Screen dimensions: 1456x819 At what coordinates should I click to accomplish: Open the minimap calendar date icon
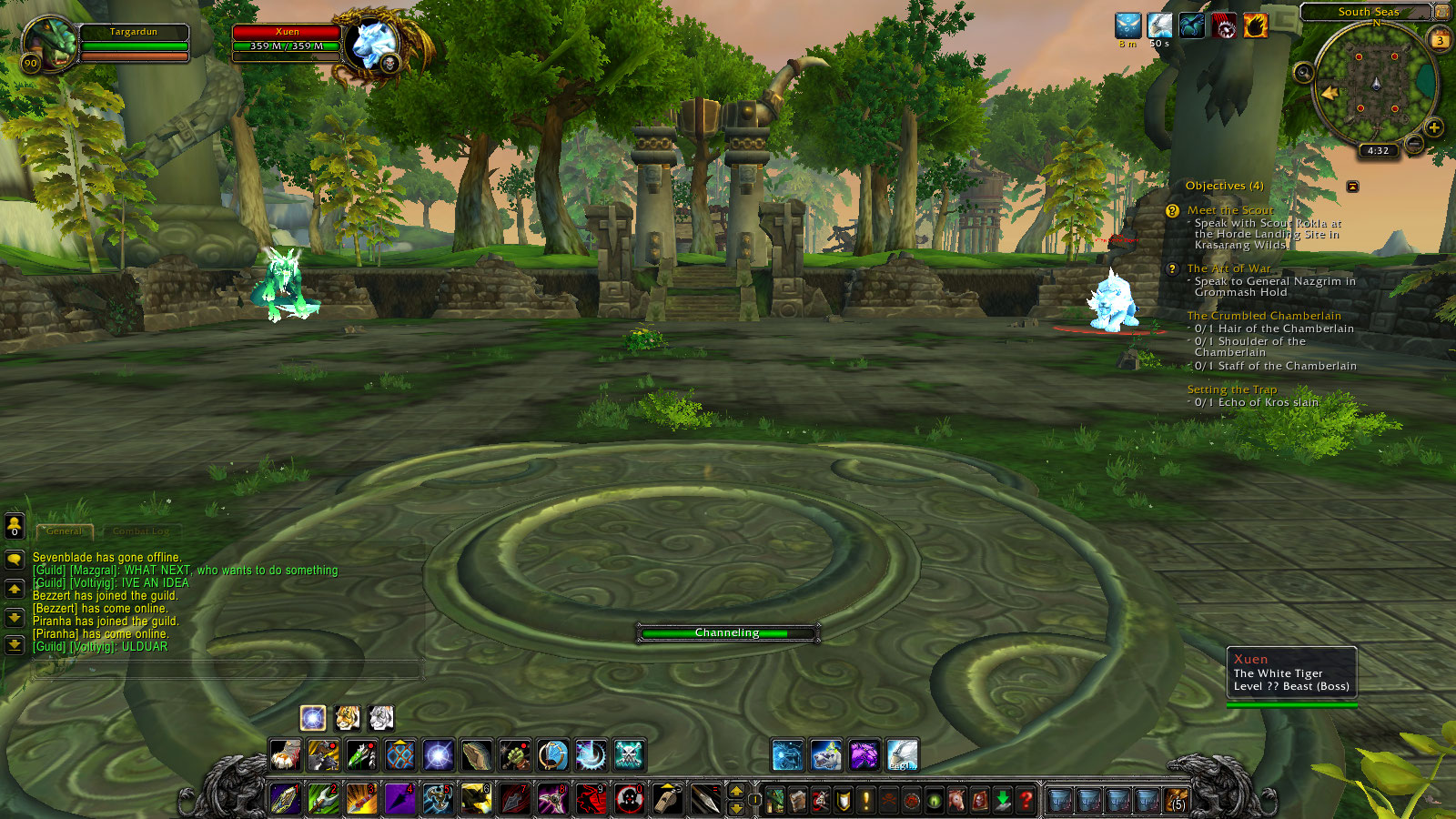(1440, 39)
